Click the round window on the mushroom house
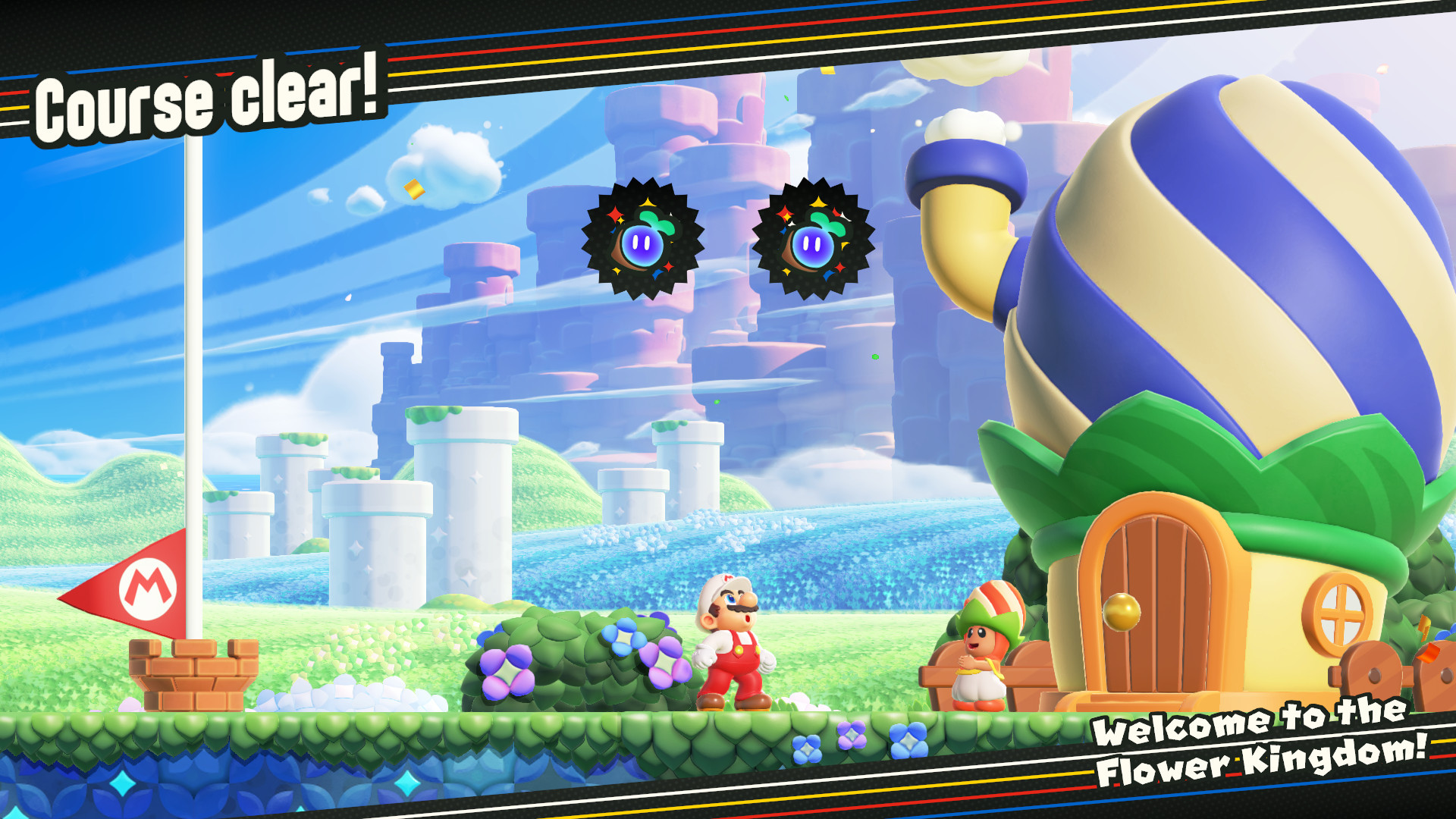The height and width of the screenshot is (819, 1456). pos(1338,609)
